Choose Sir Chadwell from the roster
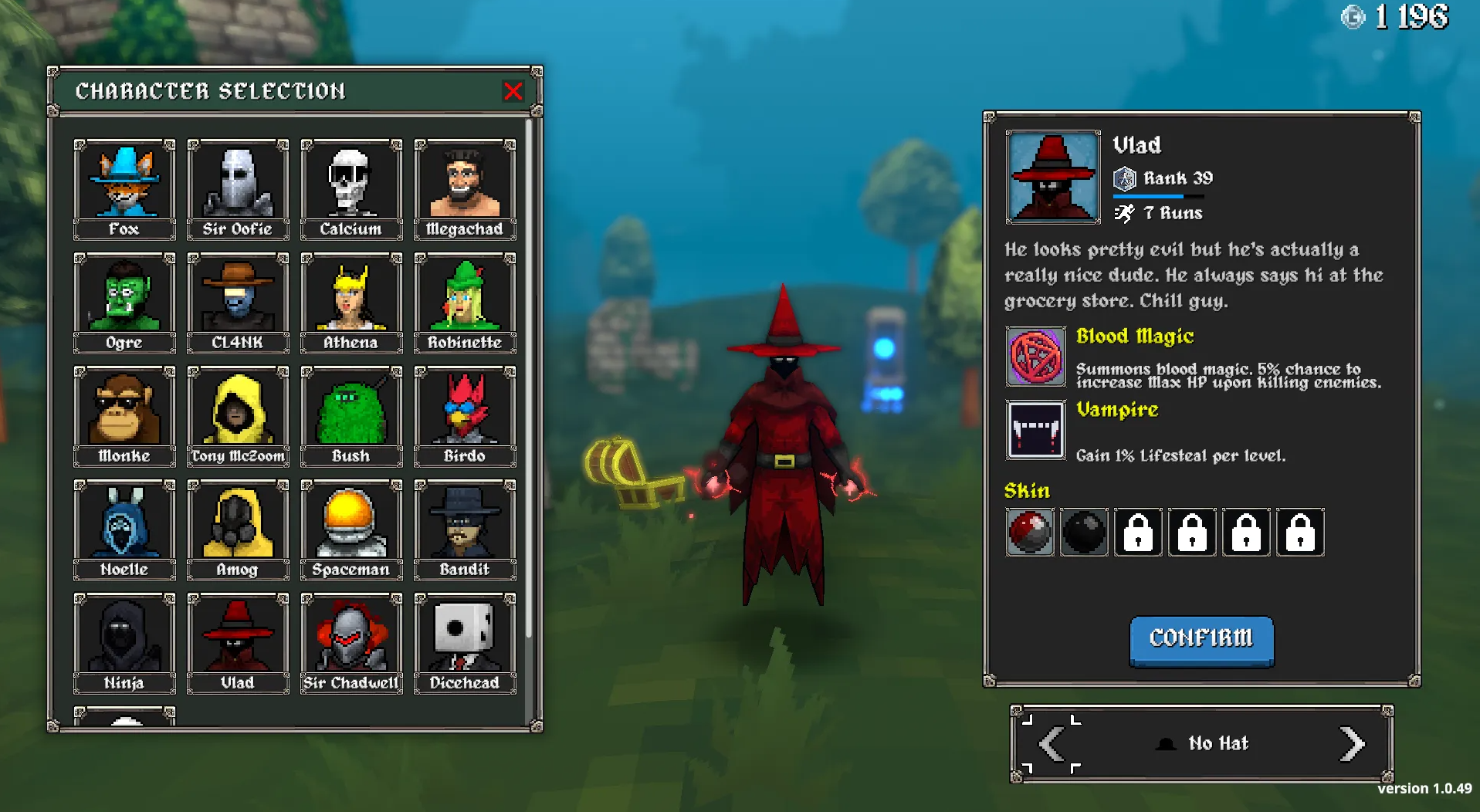The height and width of the screenshot is (812, 1480). pos(351,642)
